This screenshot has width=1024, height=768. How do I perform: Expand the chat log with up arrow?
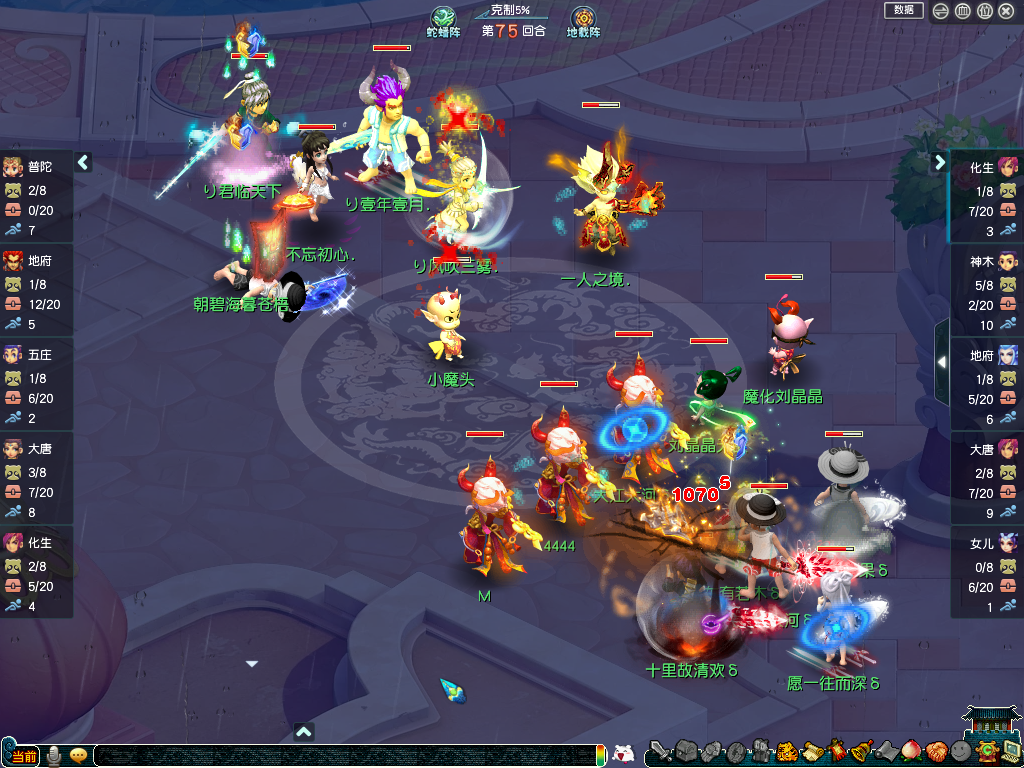(x=305, y=731)
